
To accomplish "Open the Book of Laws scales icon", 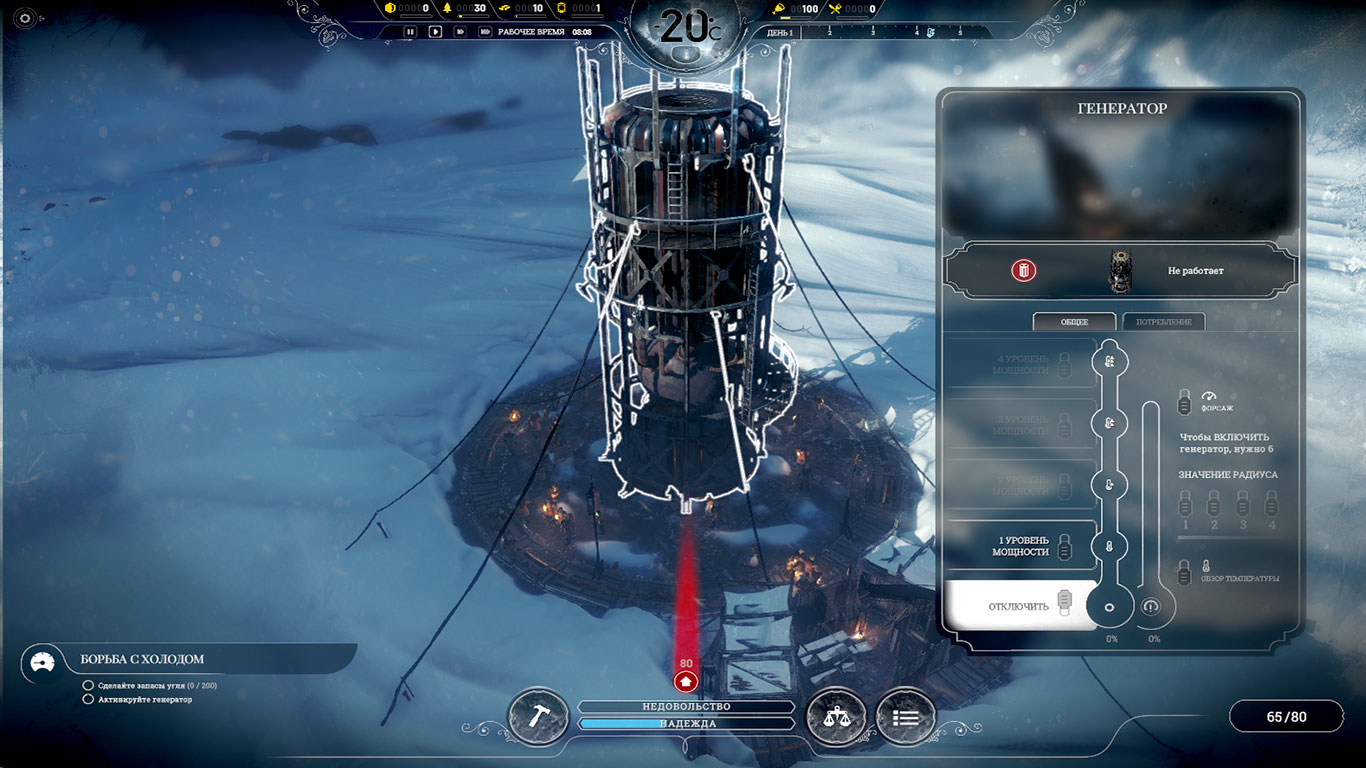I will tap(835, 715).
